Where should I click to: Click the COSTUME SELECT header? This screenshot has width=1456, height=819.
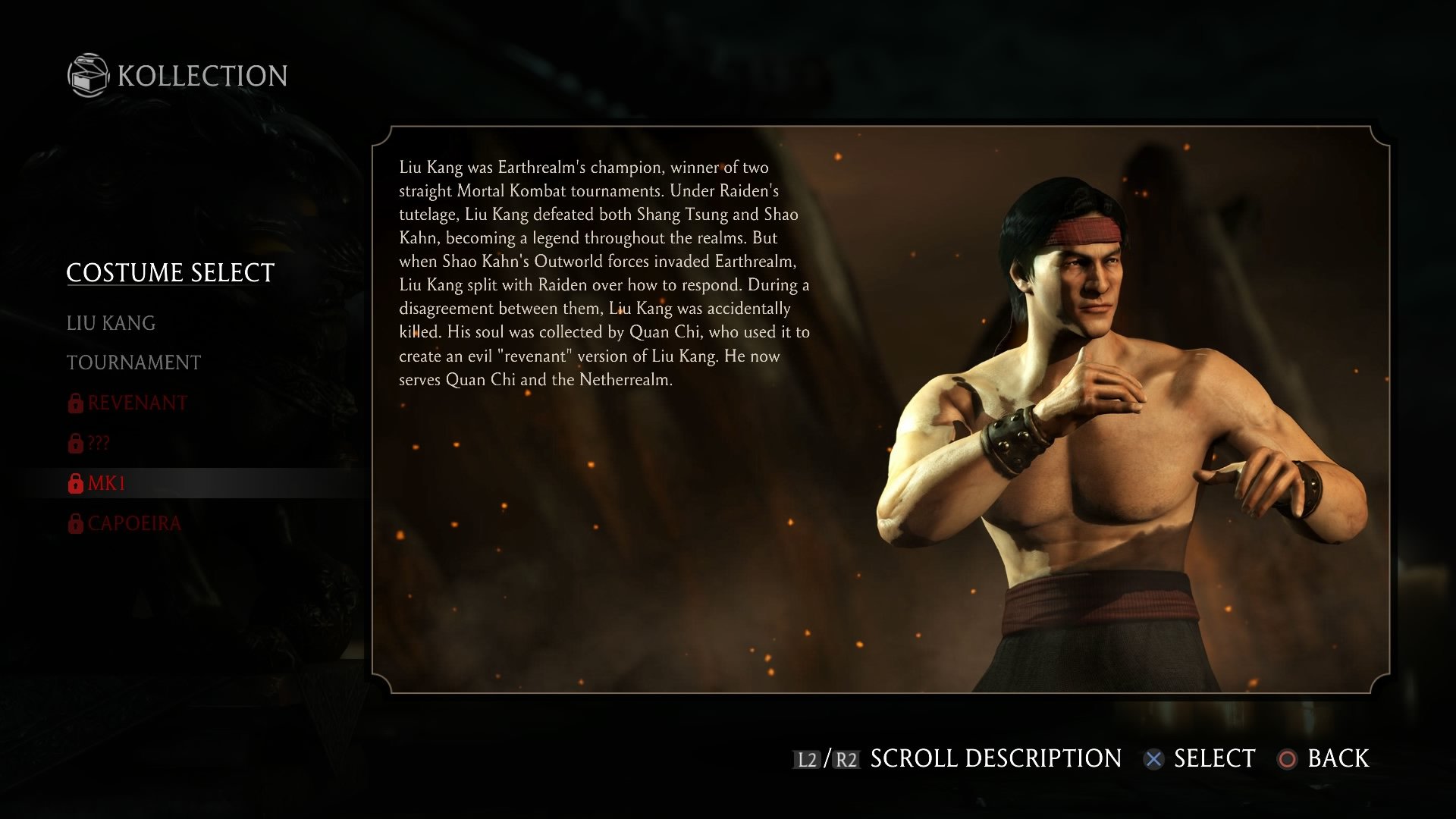[x=170, y=272]
